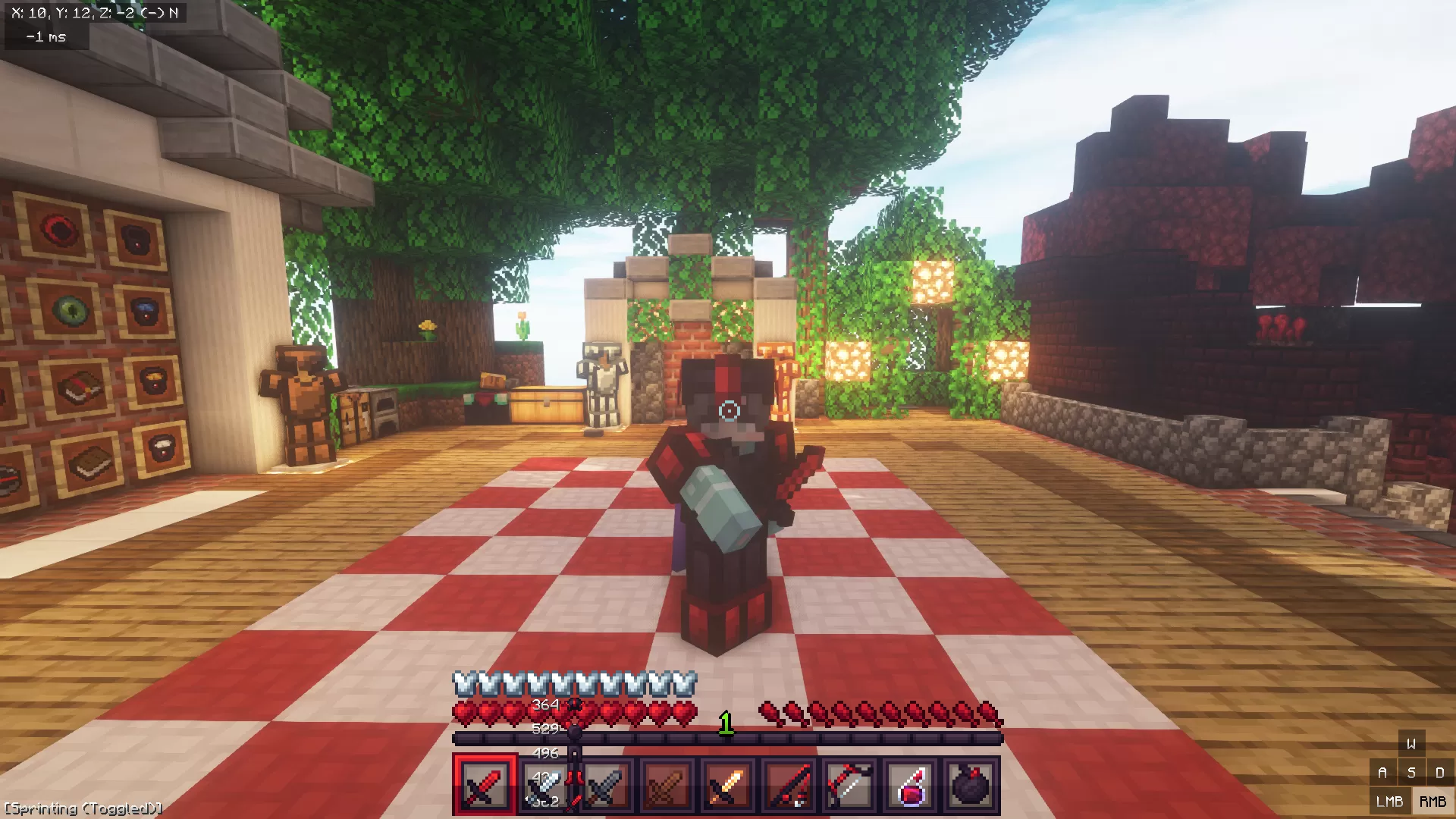This screenshot has width=1456, height=819.
Task: Click the S key in the keystrokes overlay
Action: (x=1411, y=772)
